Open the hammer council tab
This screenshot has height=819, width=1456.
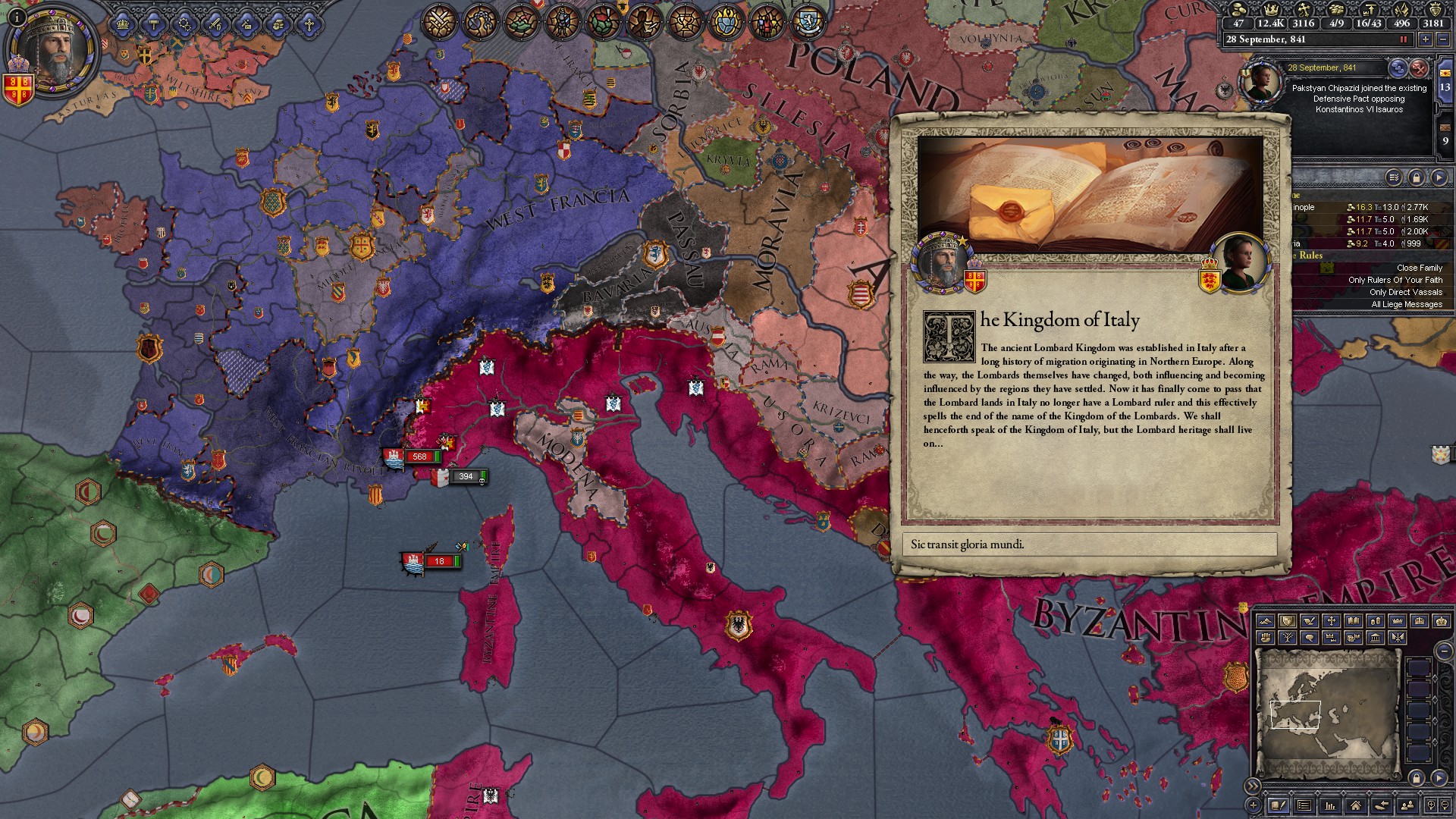(x=154, y=24)
